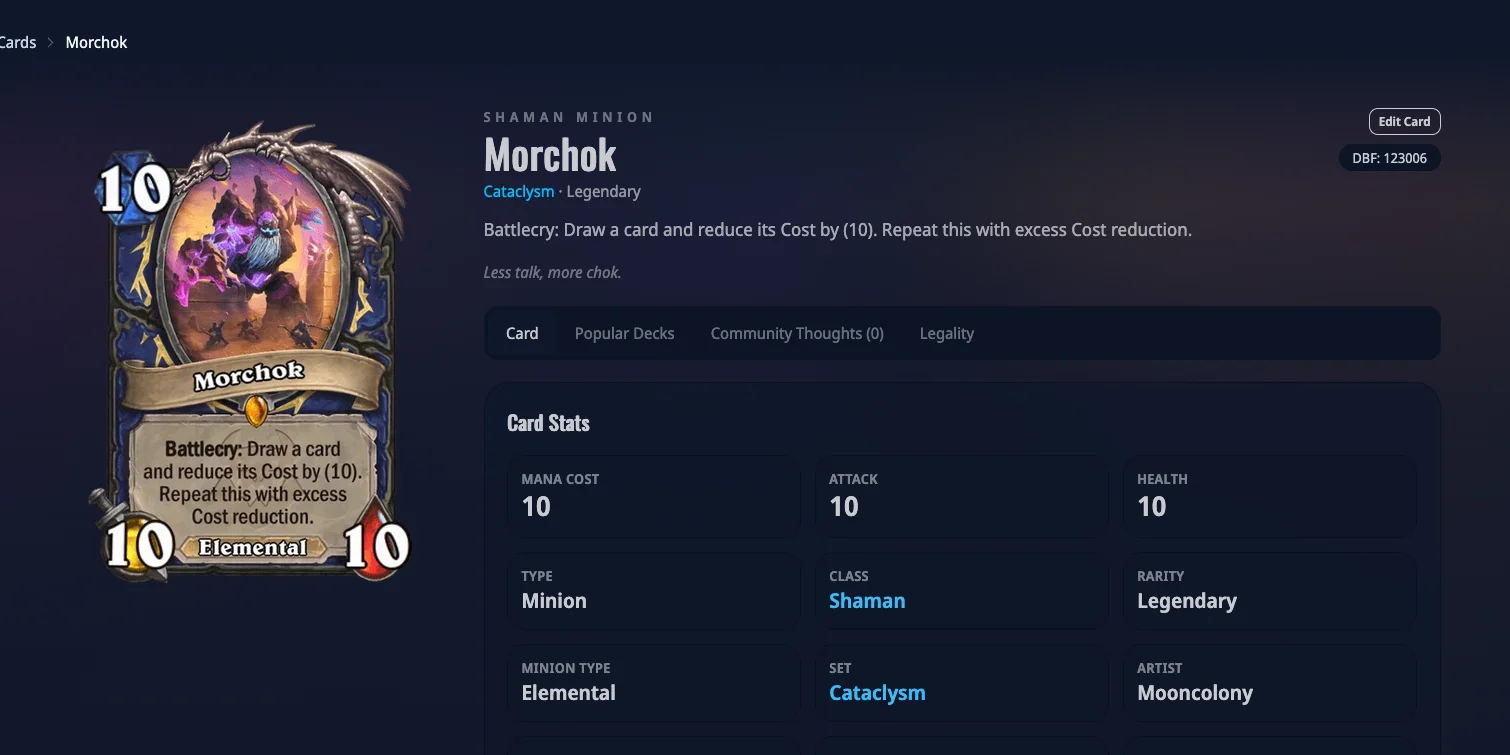Screen dimensions: 1510x755
Task: Click the Morchok card image
Action: 252,350
